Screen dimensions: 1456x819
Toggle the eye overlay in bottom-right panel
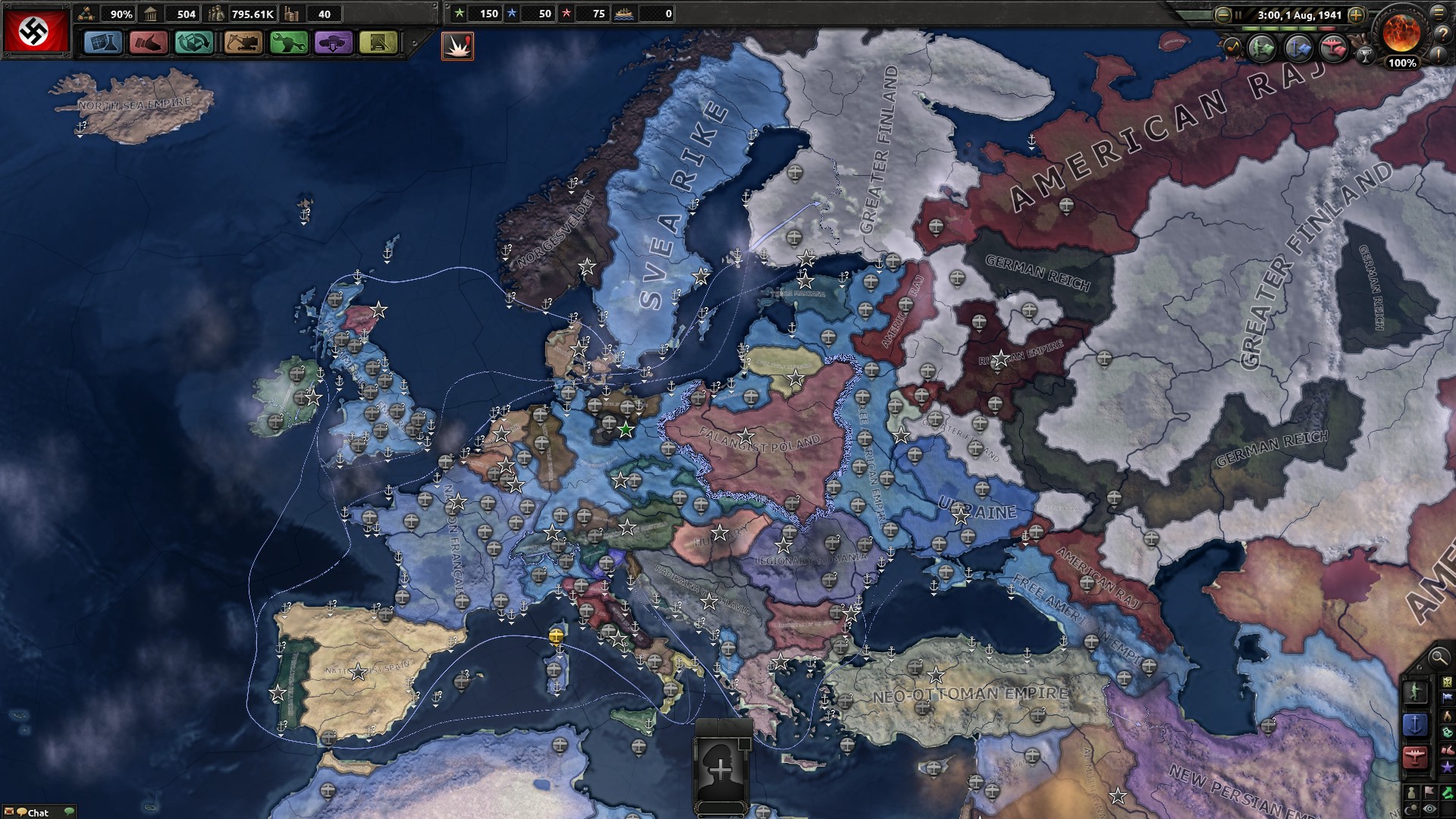point(1429,808)
